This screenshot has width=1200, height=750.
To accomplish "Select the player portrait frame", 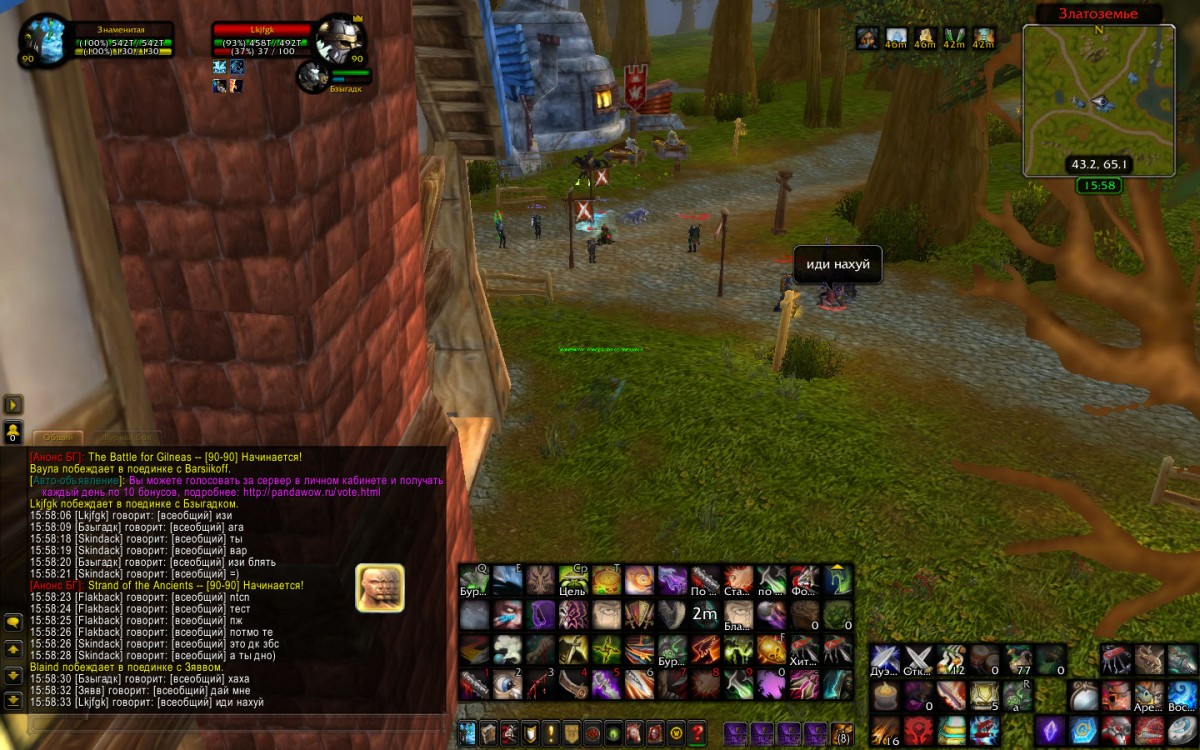I will [44, 40].
